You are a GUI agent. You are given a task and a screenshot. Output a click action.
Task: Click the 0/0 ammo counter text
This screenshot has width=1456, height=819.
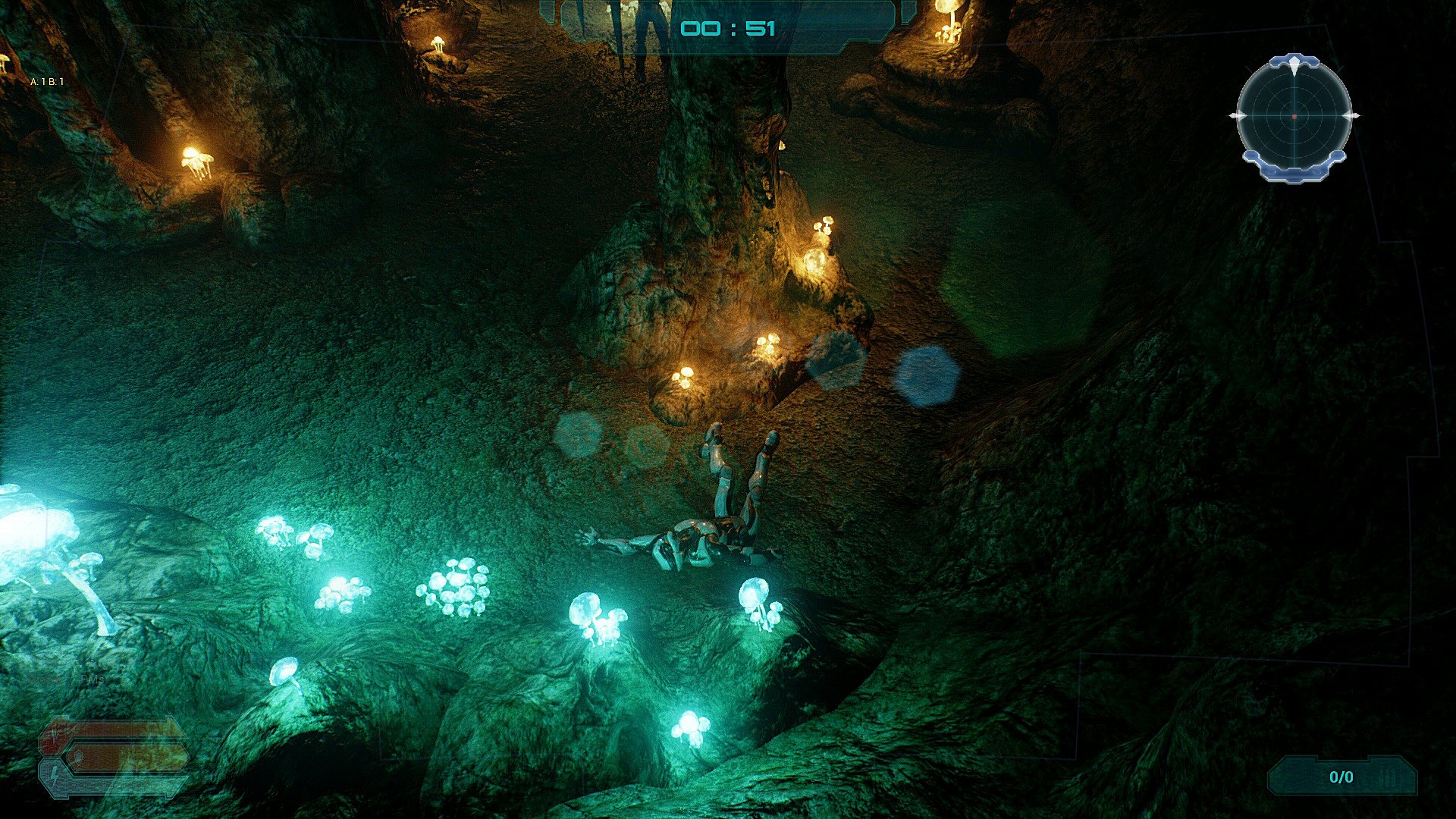[x=1341, y=777]
